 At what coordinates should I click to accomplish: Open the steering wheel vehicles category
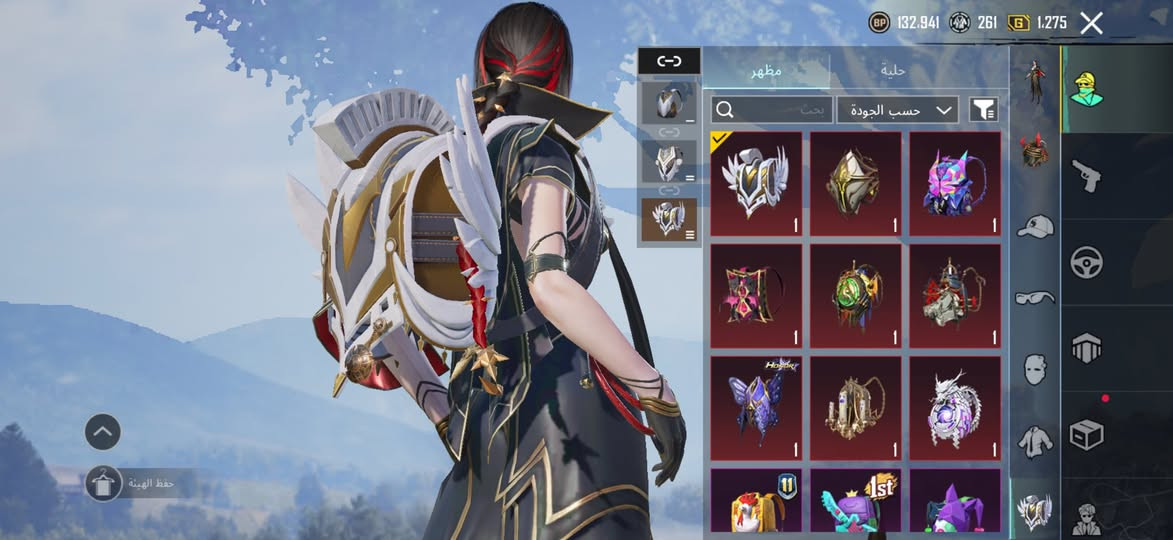1087,262
